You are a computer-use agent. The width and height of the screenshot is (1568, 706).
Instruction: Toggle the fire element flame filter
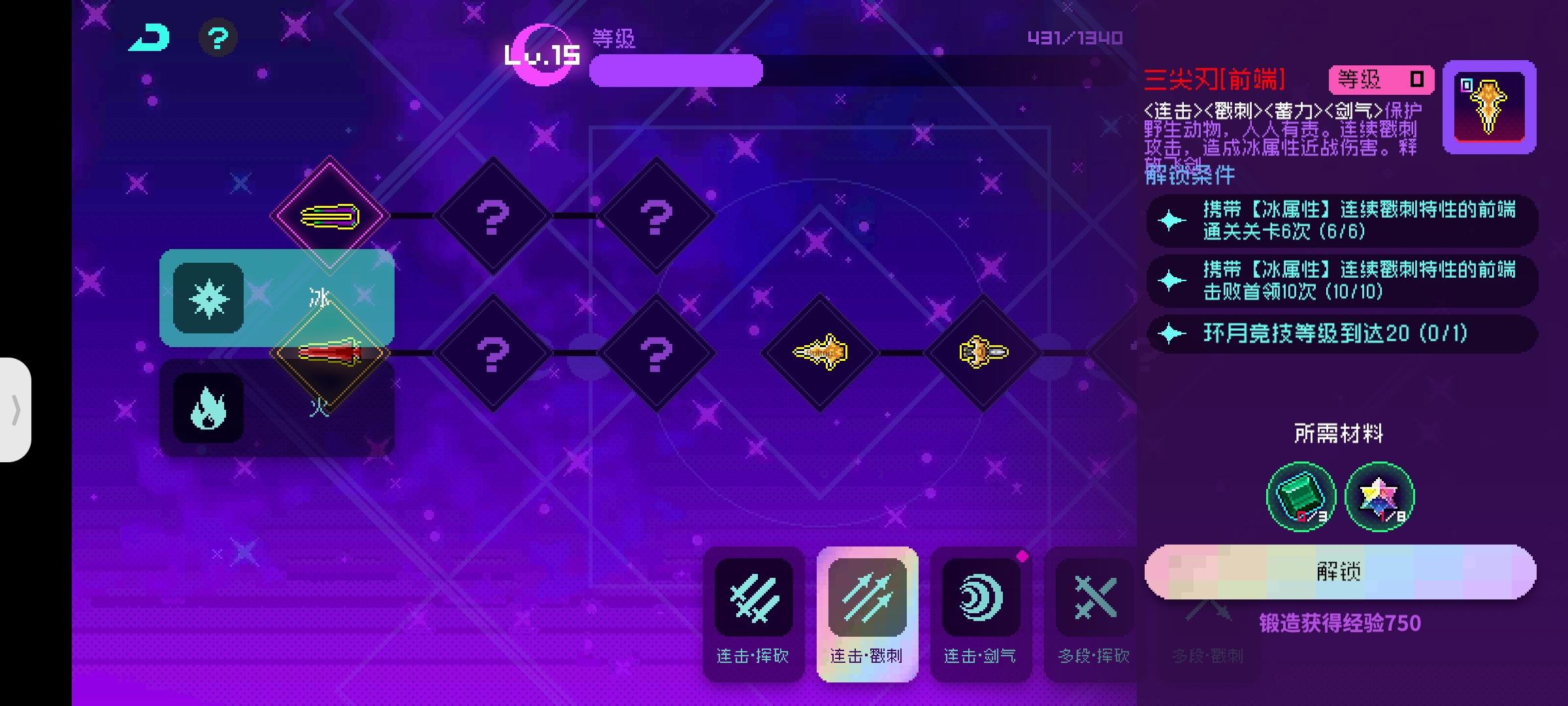[x=207, y=409]
